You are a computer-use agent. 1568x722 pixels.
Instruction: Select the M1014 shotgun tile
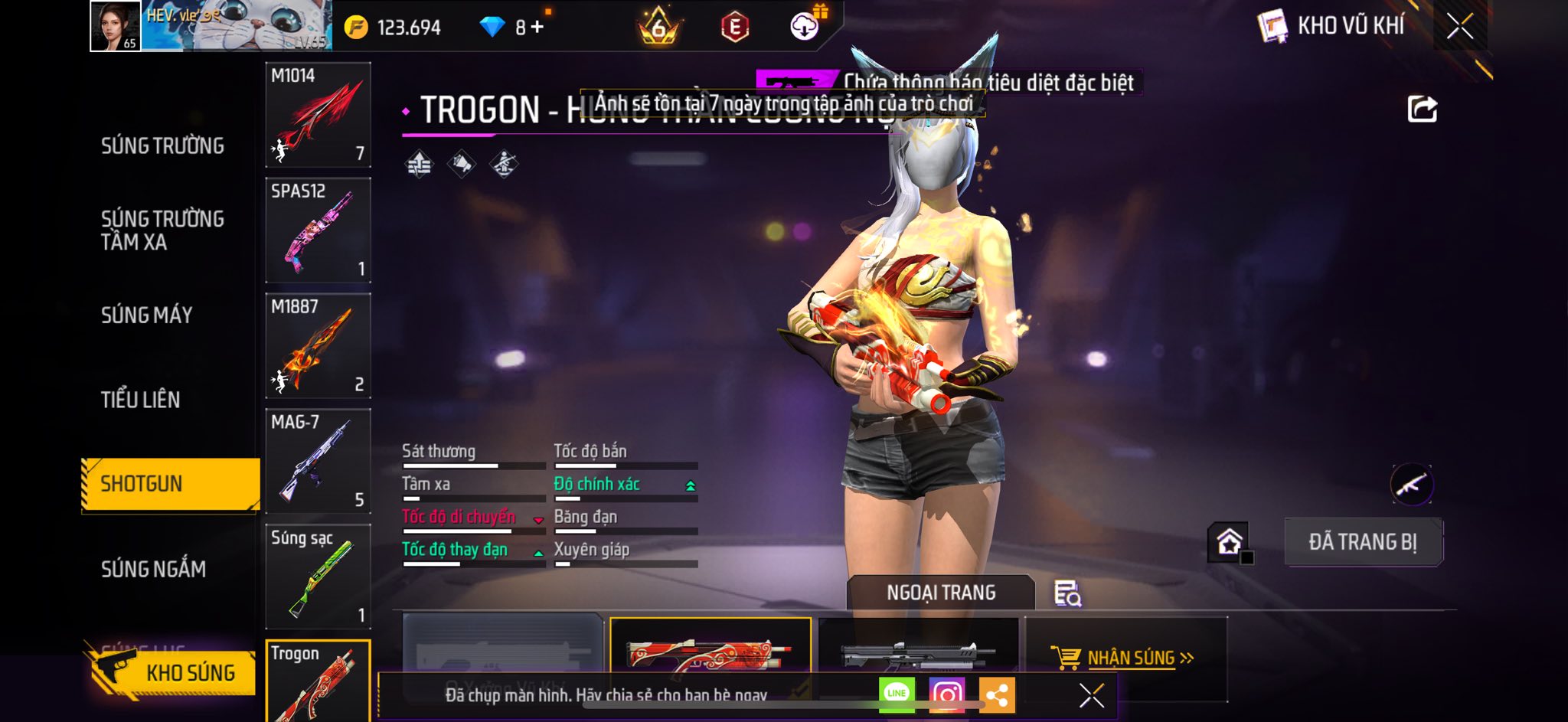(318, 115)
